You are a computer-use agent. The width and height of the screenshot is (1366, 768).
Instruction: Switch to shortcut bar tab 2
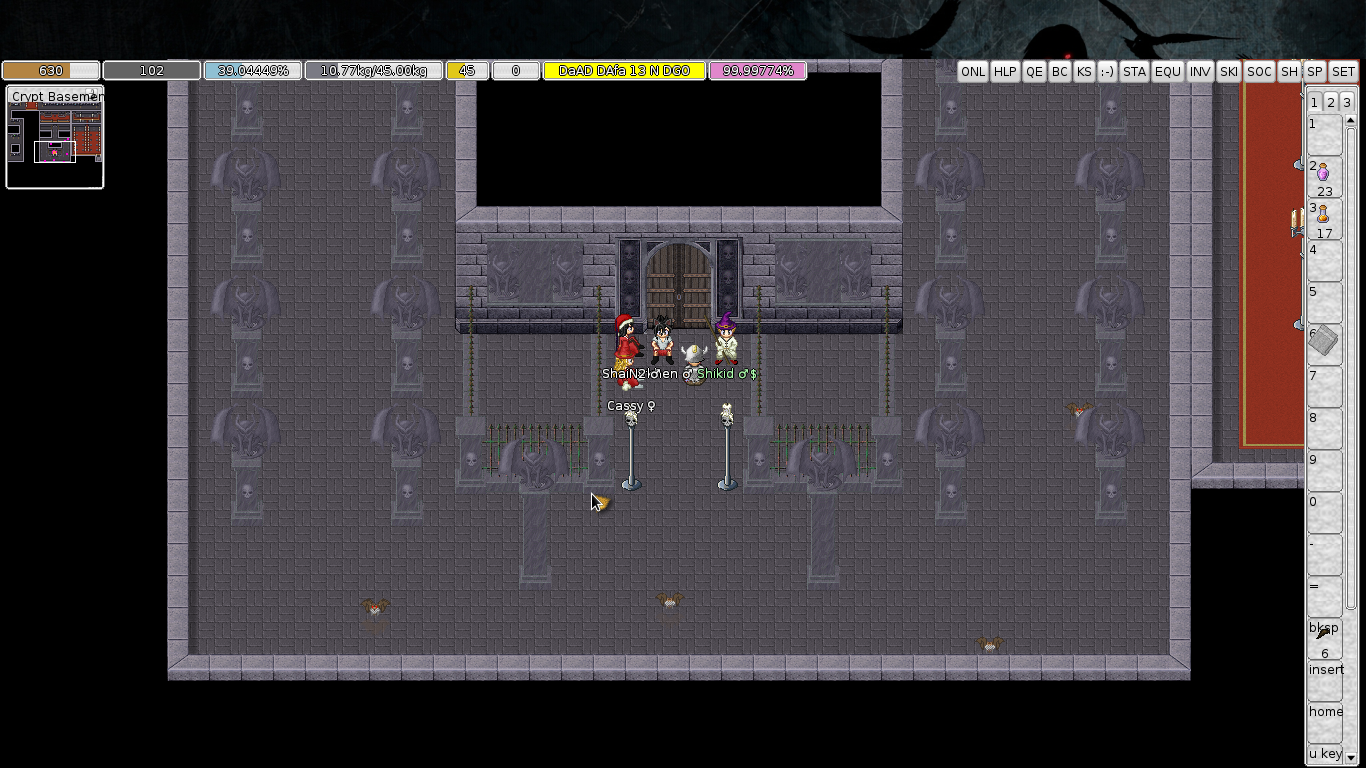click(x=1331, y=103)
